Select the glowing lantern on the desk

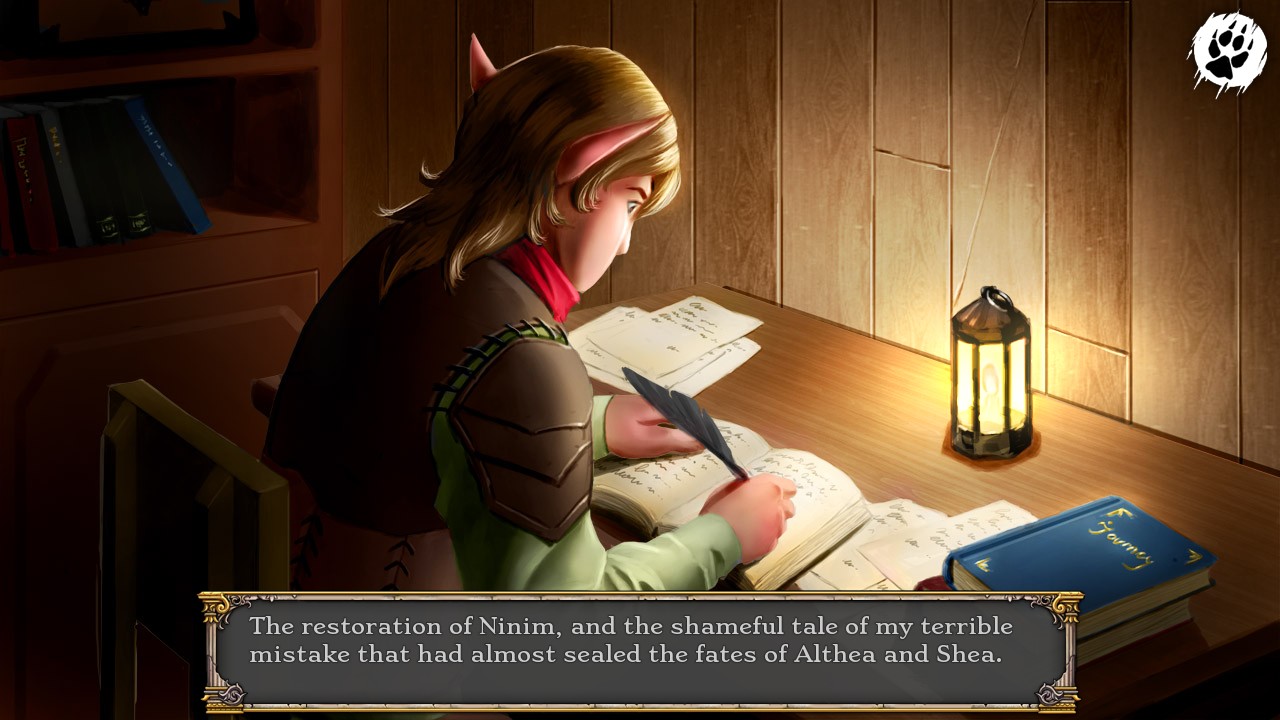pos(991,385)
